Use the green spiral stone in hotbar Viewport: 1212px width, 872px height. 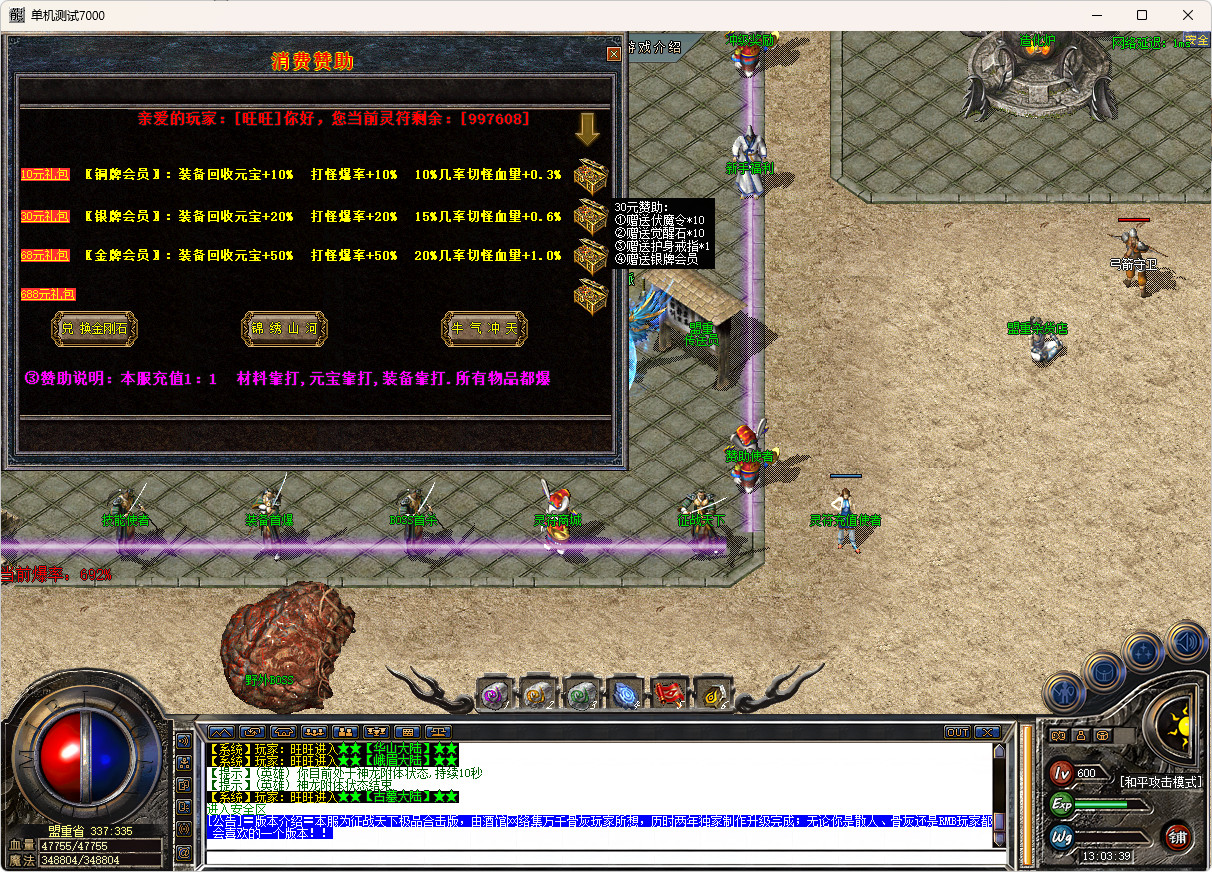point(581,693)
